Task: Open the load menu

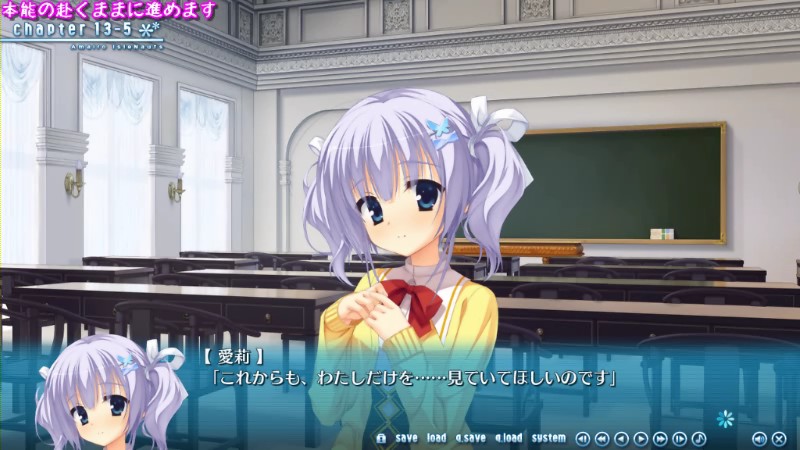Action: point(436,438)
